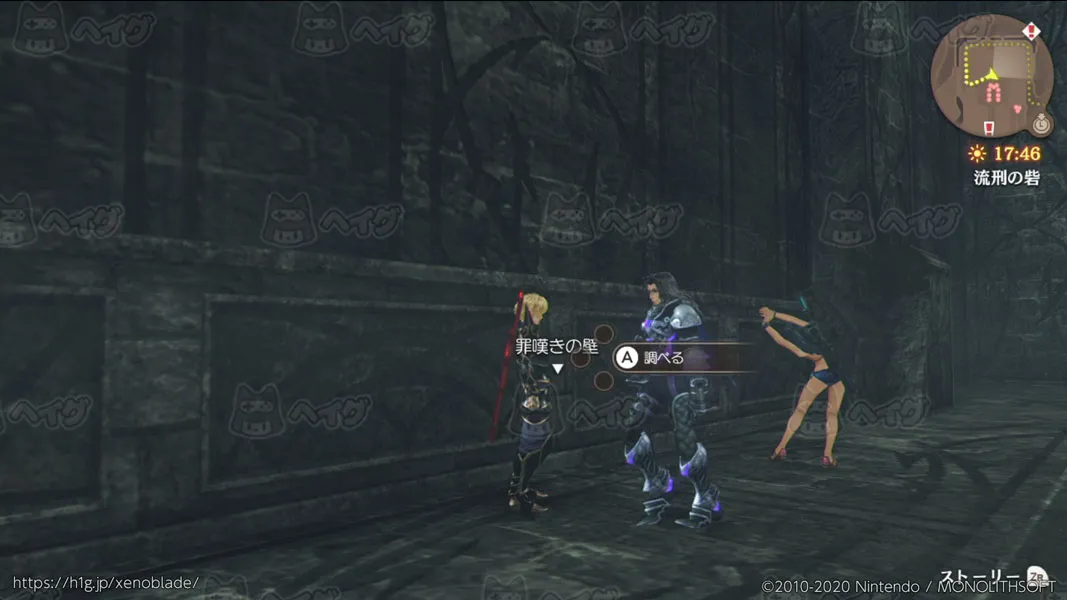The image size is (1067, 600).
Task: Select the white diamond exclamation marker on minimap
Action: click(1032, 32)
